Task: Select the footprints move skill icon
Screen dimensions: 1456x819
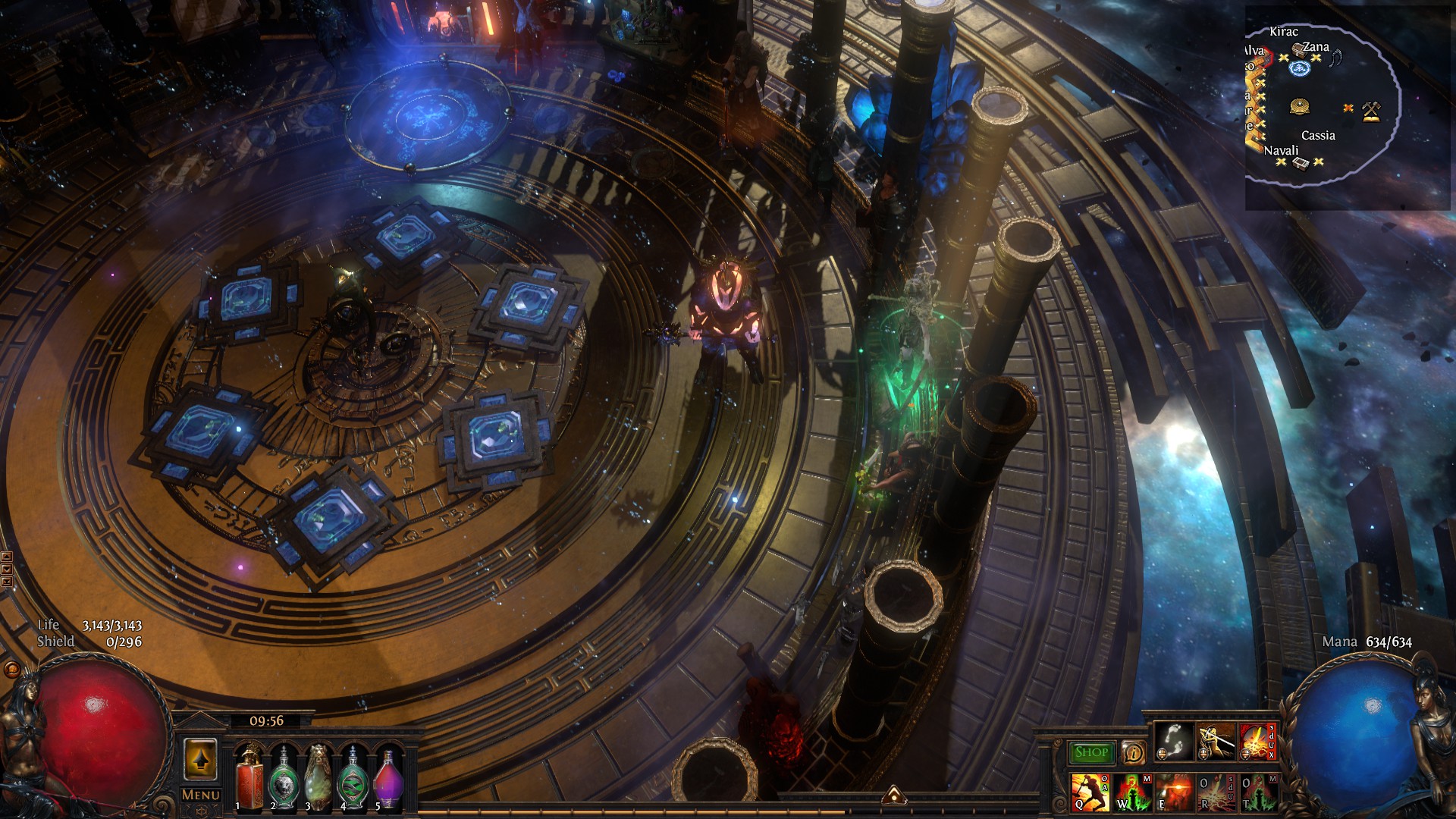Action: click(1174, 741)
